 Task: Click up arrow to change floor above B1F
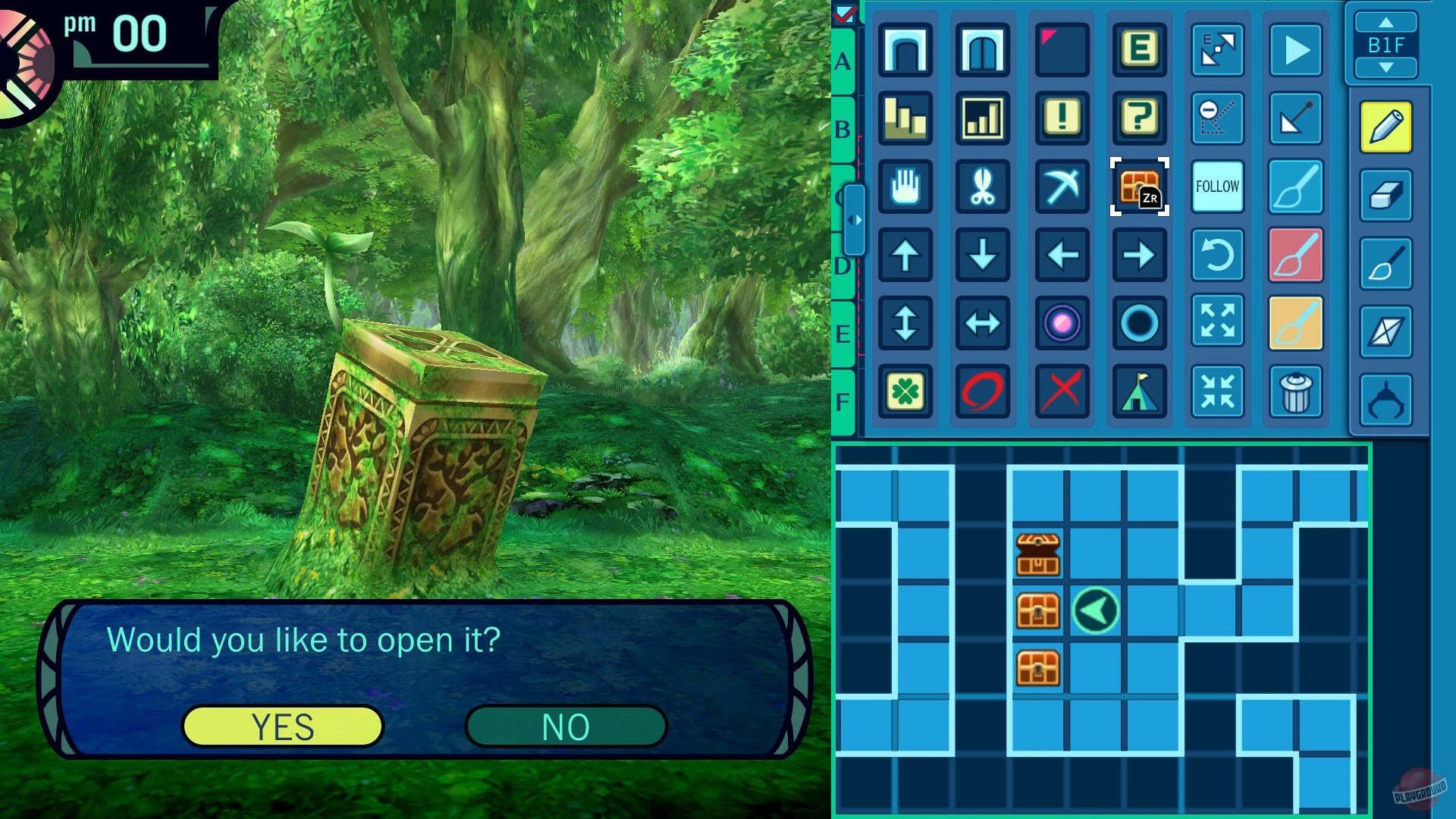pos(1387,23)
